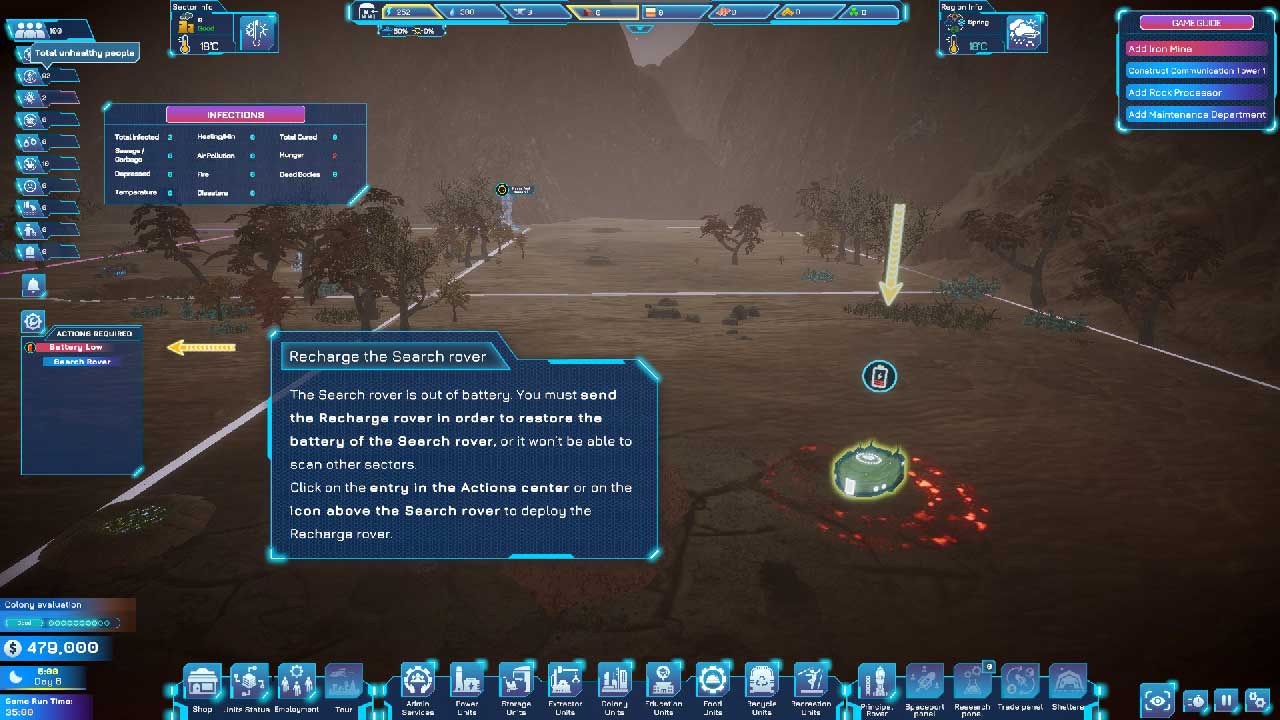This screenshot has width=1280, height=720.
Task: Select the Recreation Units category
Action: coord(811,683)
